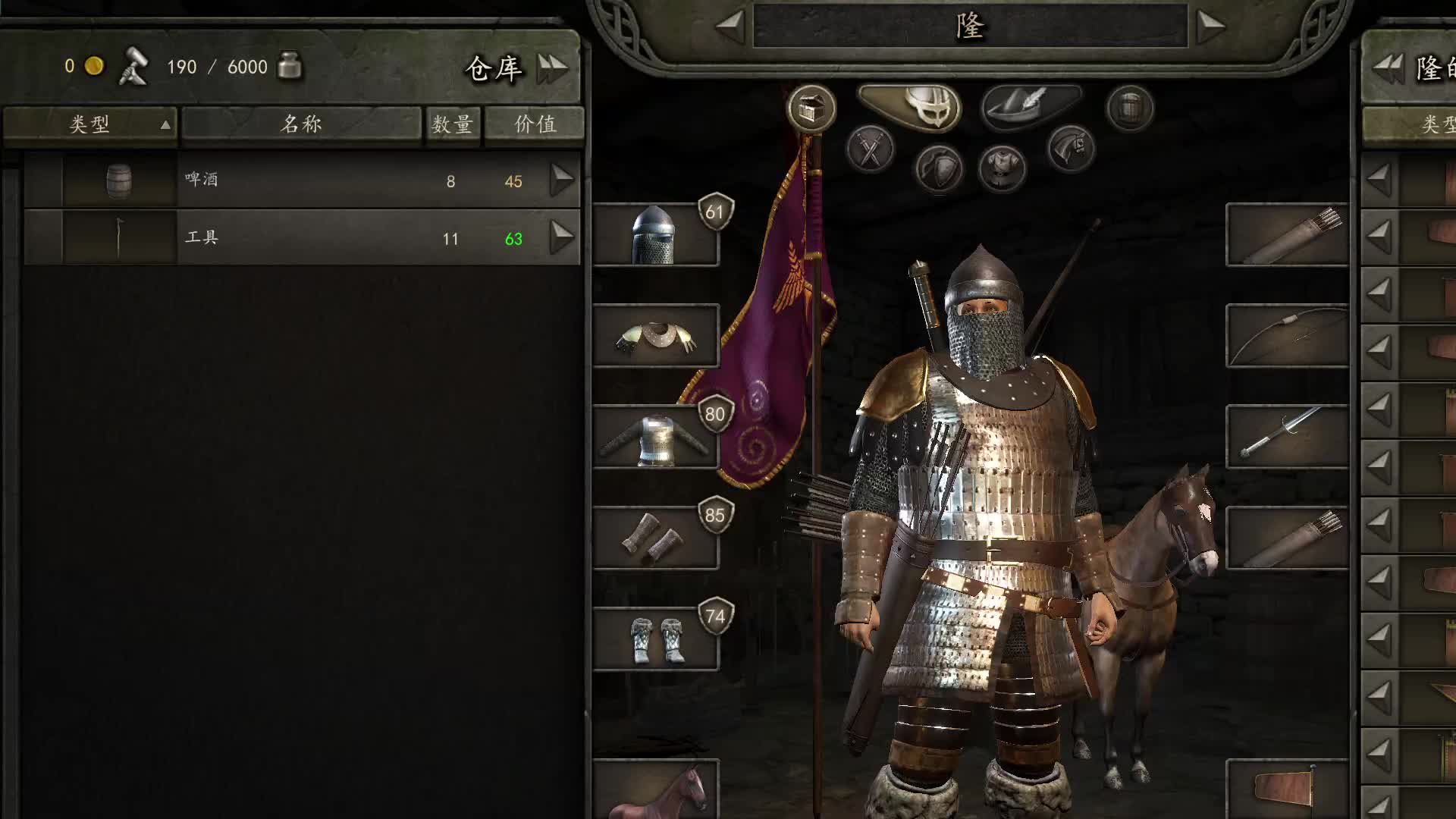Select the 啤酒 item row
The width and height of the screenshot is (1456, 819).
(x=303, y=180)
